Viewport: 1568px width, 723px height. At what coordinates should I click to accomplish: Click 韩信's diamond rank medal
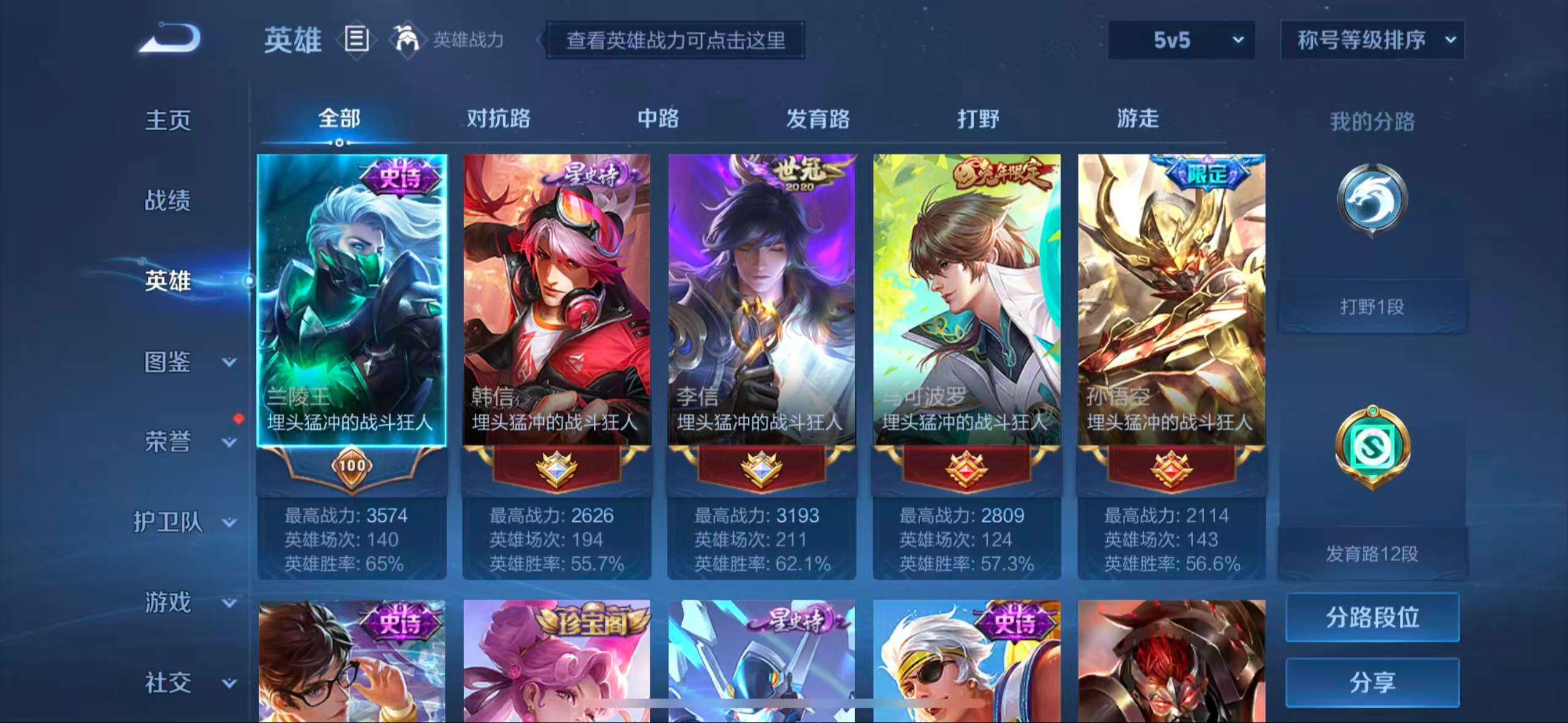555,467
